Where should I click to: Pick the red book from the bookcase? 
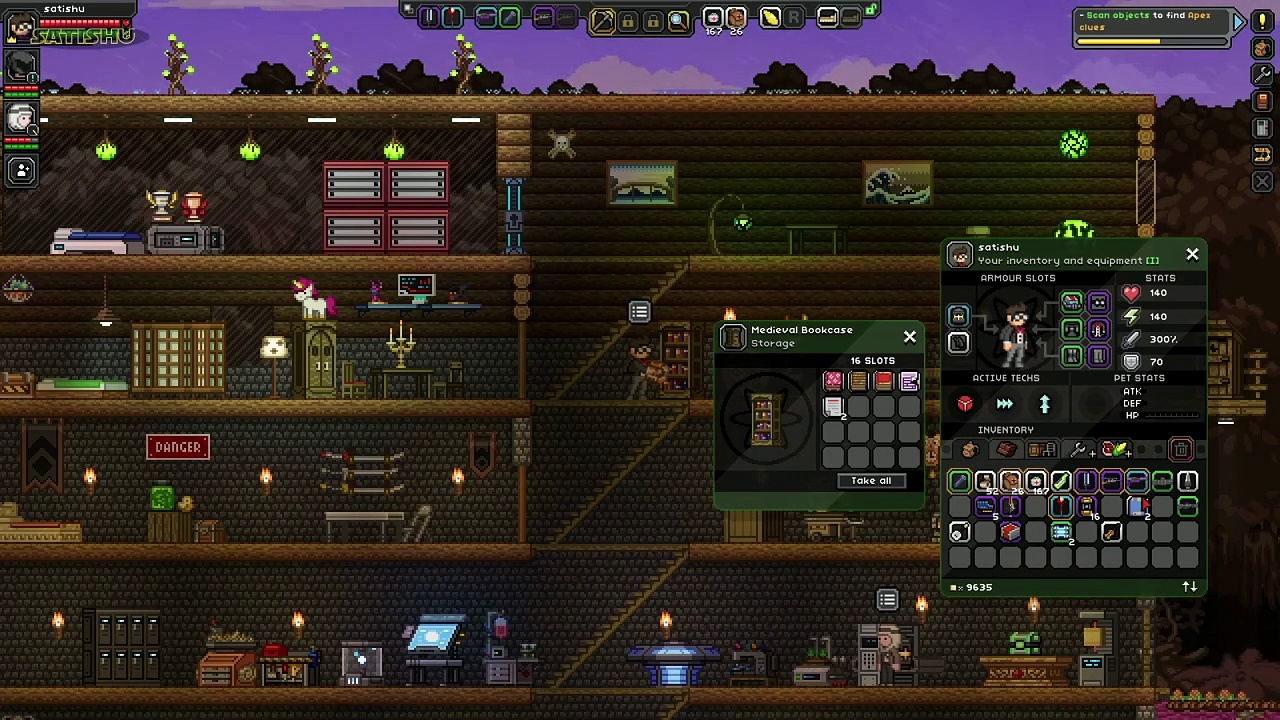[884, 381]
